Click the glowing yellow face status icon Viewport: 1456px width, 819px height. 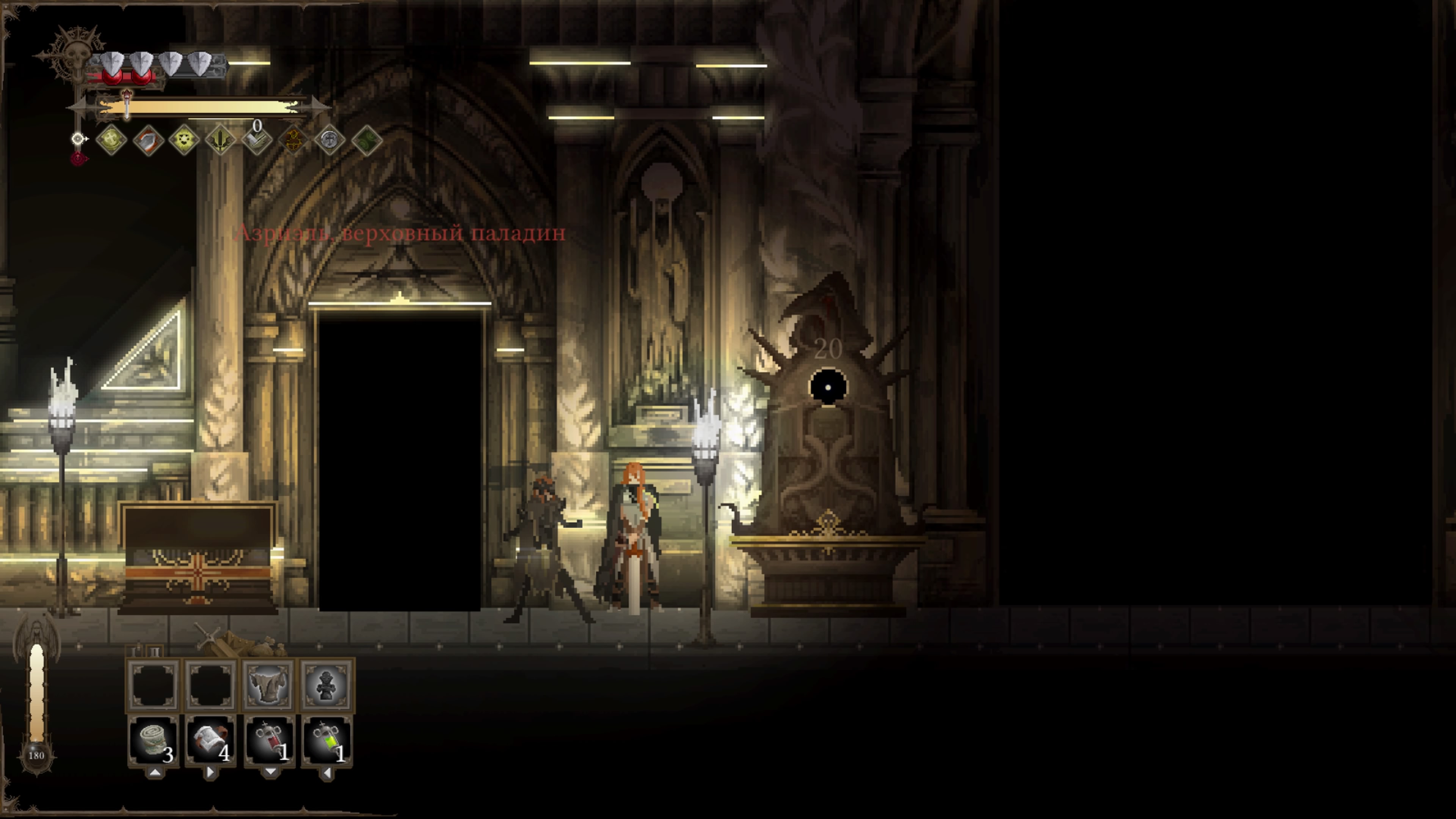coord(184,140)
